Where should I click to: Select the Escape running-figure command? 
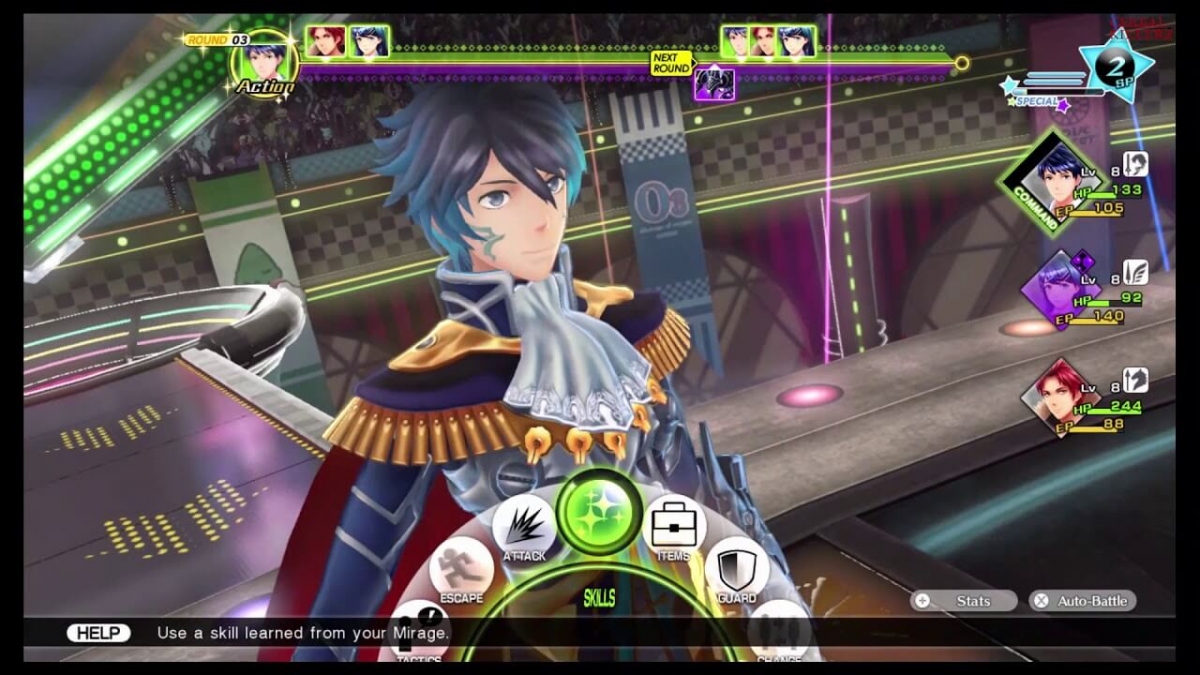[x=461, y=569]
